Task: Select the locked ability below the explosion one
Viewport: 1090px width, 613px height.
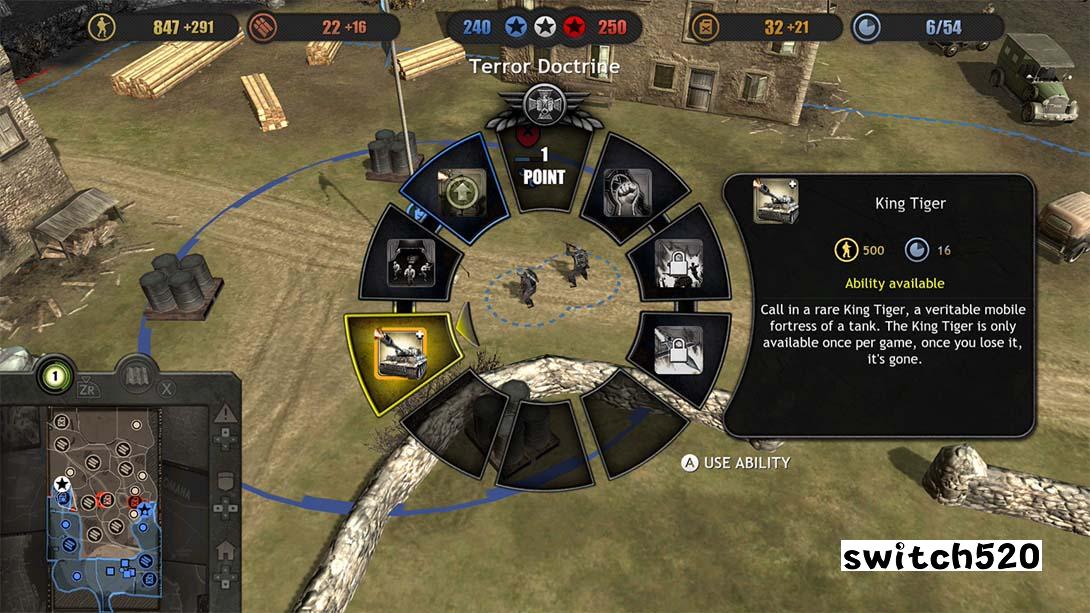Action: click(x=677, y=349)
